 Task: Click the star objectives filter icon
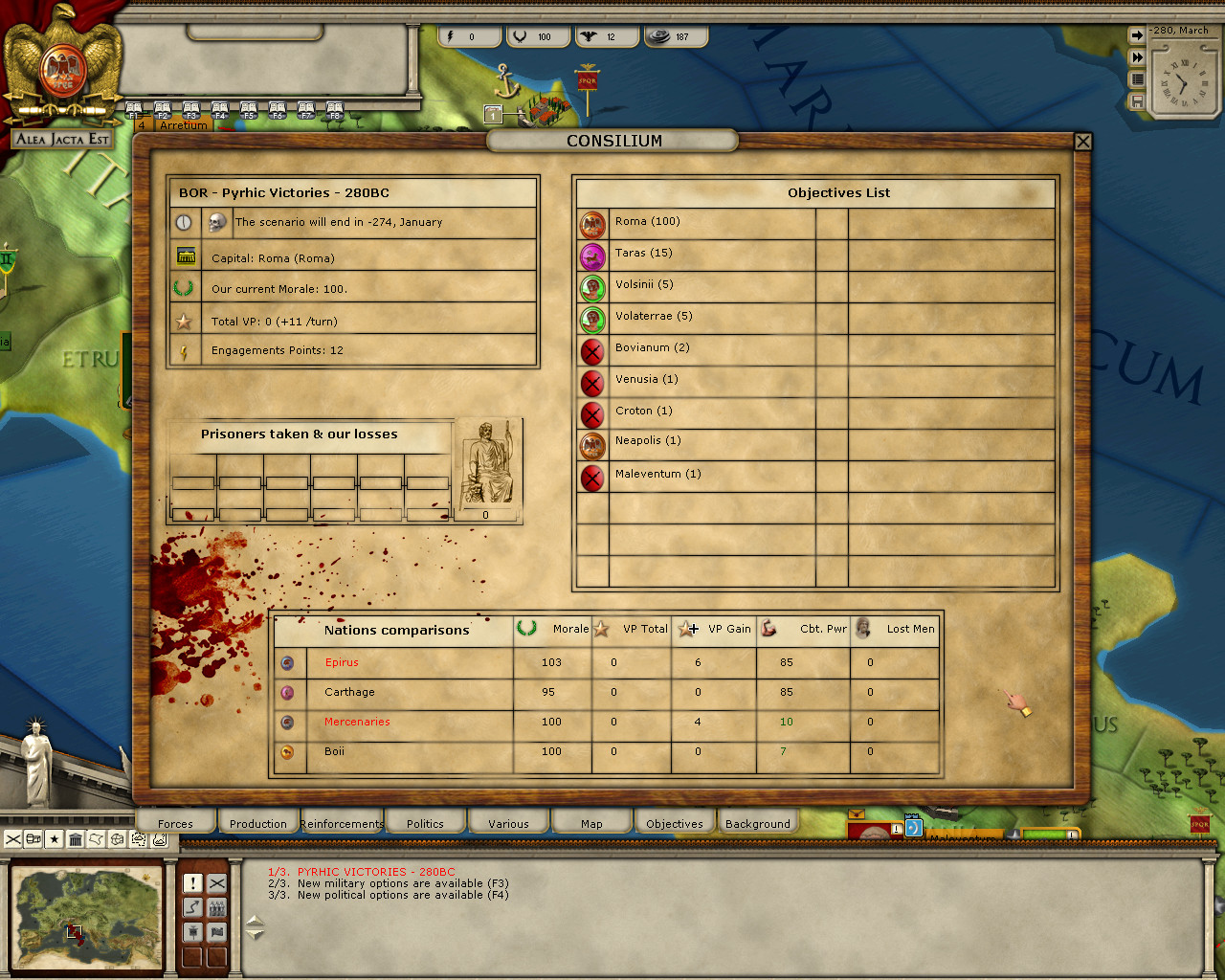point(55,839)
